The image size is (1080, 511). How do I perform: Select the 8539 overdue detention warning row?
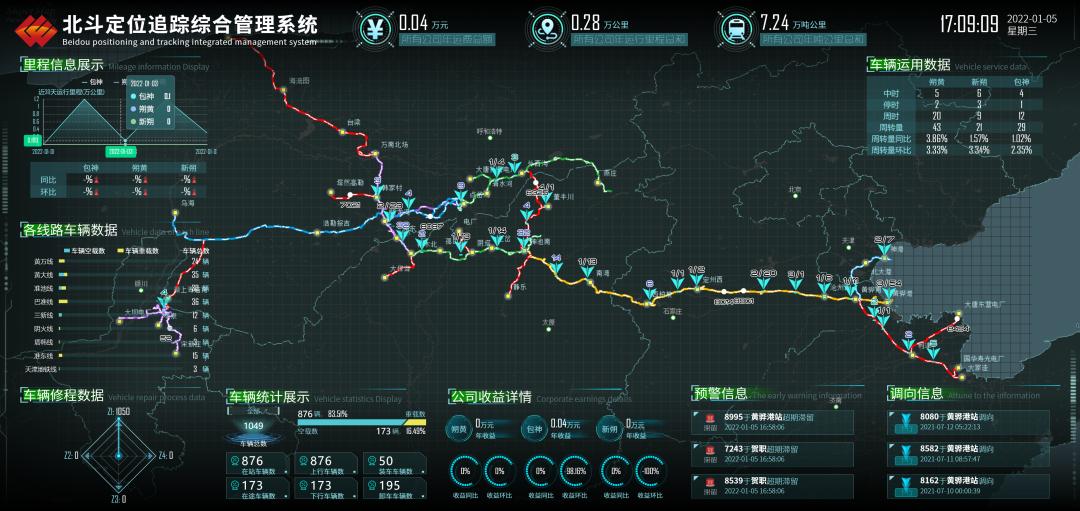(x=772, y=486)
